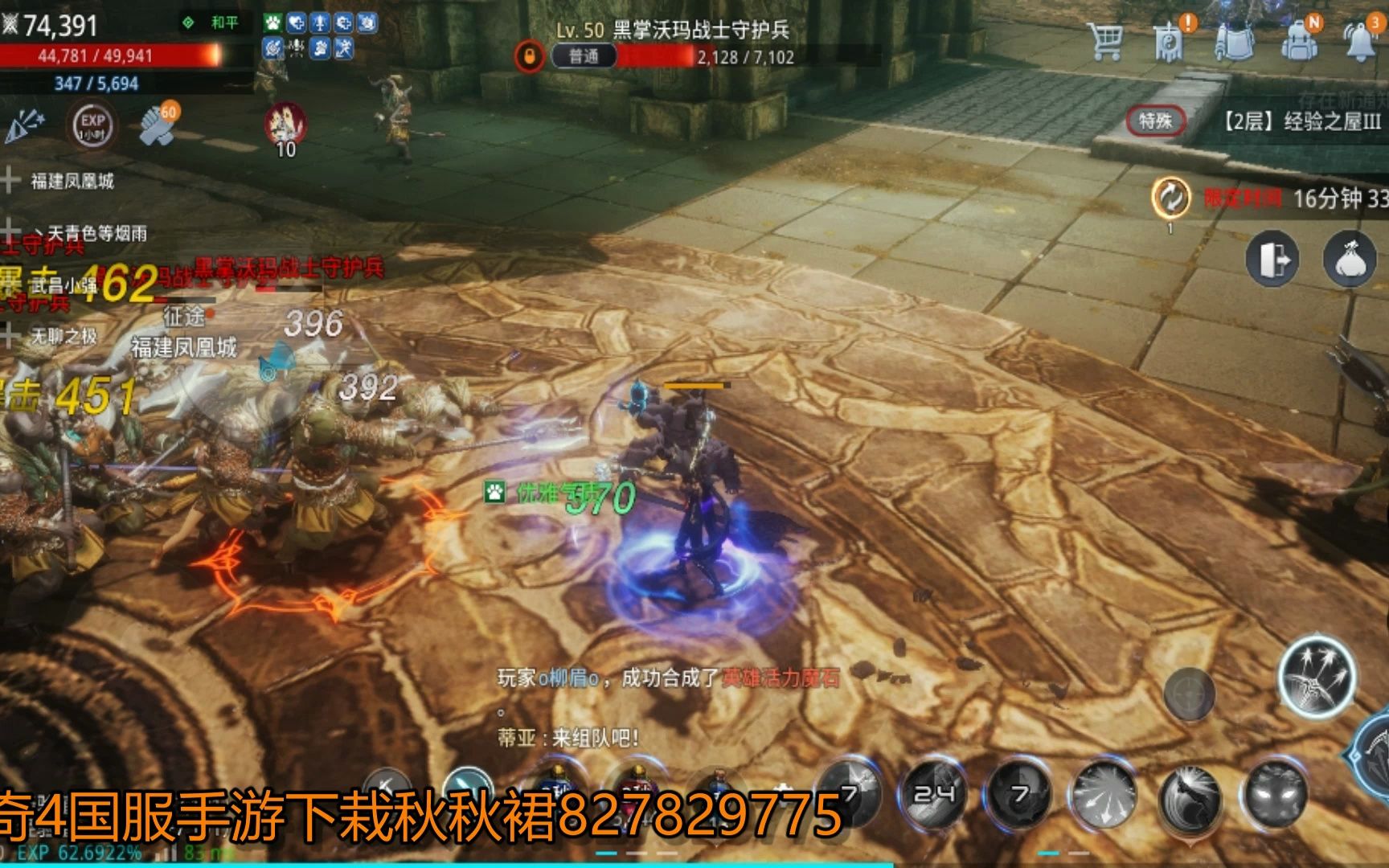Screen dimensions: 1389x868
Task: Activate the skill showing cooldown 24
Action: tap(934, 794)
